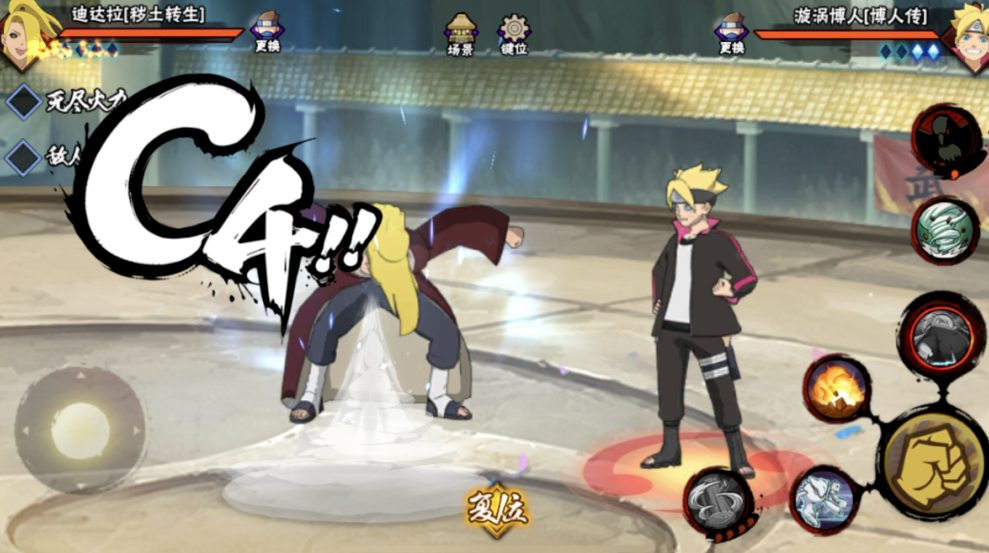Open the 键位 key layout settings
989x553 pixels.
(x=514, y=34)
